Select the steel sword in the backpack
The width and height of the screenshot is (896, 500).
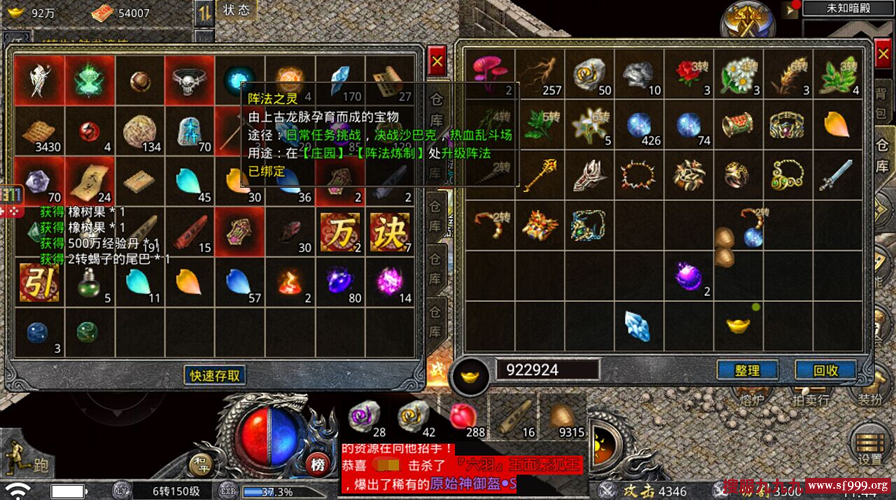[x=835, y=176]
